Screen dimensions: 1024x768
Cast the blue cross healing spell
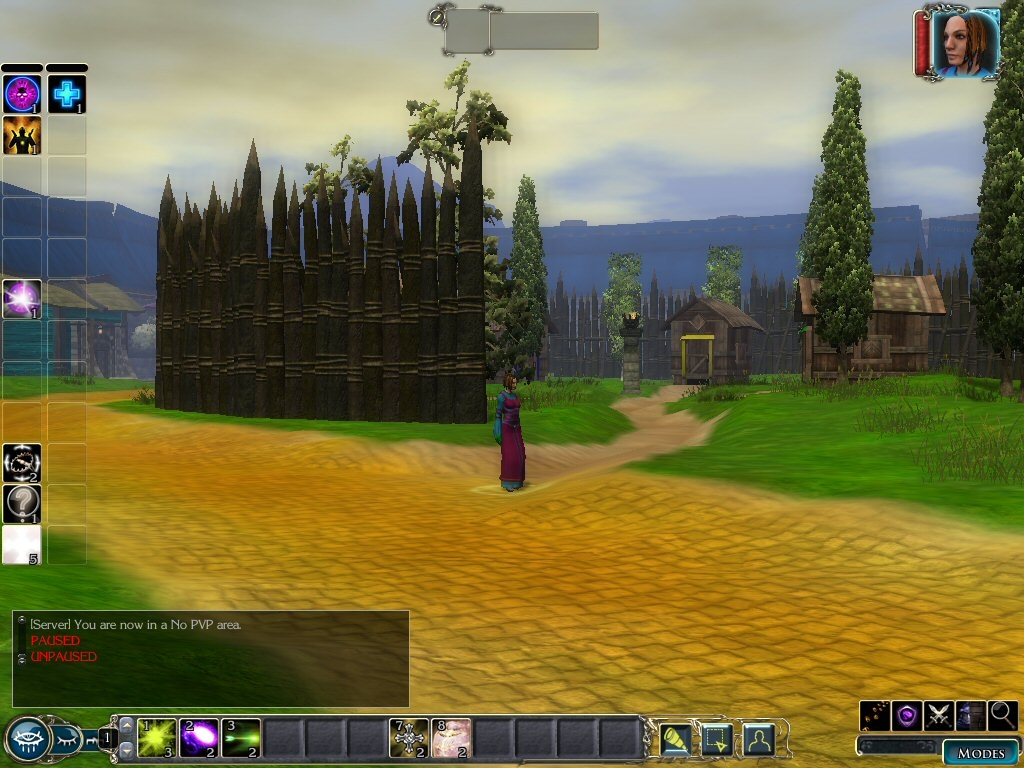[x=67, y=94]
